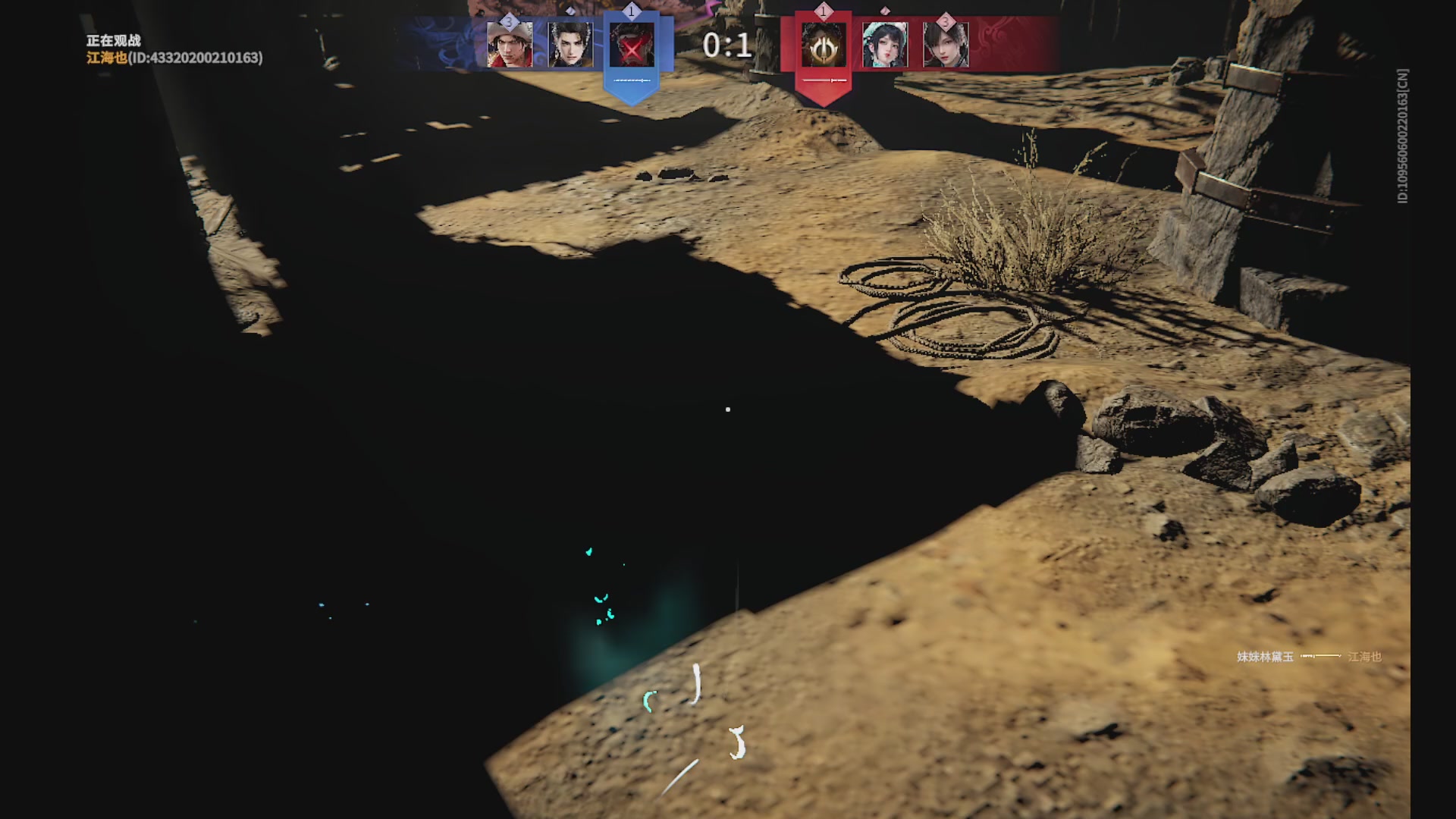1456x819 pixels.
Task: Click the spectated player name 江海也
Action: click(106, 58)
